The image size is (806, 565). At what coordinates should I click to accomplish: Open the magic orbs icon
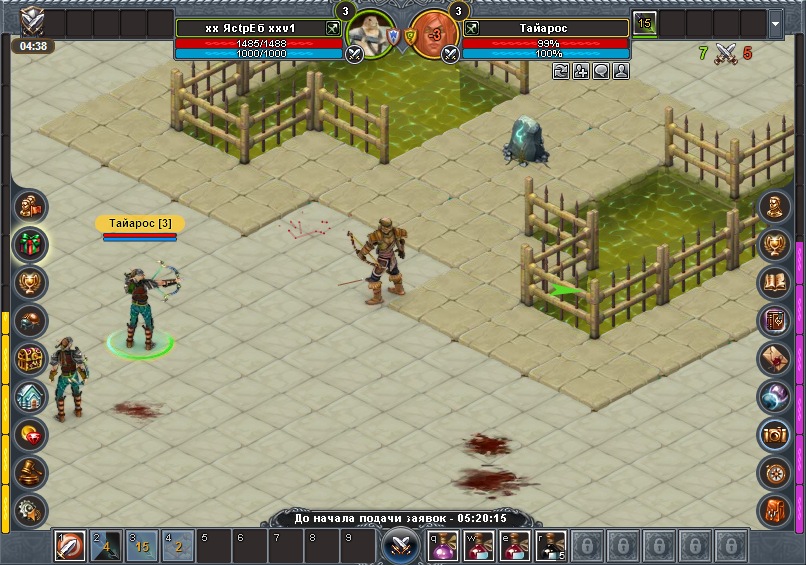pyautogui.click(x=775, y=396)
